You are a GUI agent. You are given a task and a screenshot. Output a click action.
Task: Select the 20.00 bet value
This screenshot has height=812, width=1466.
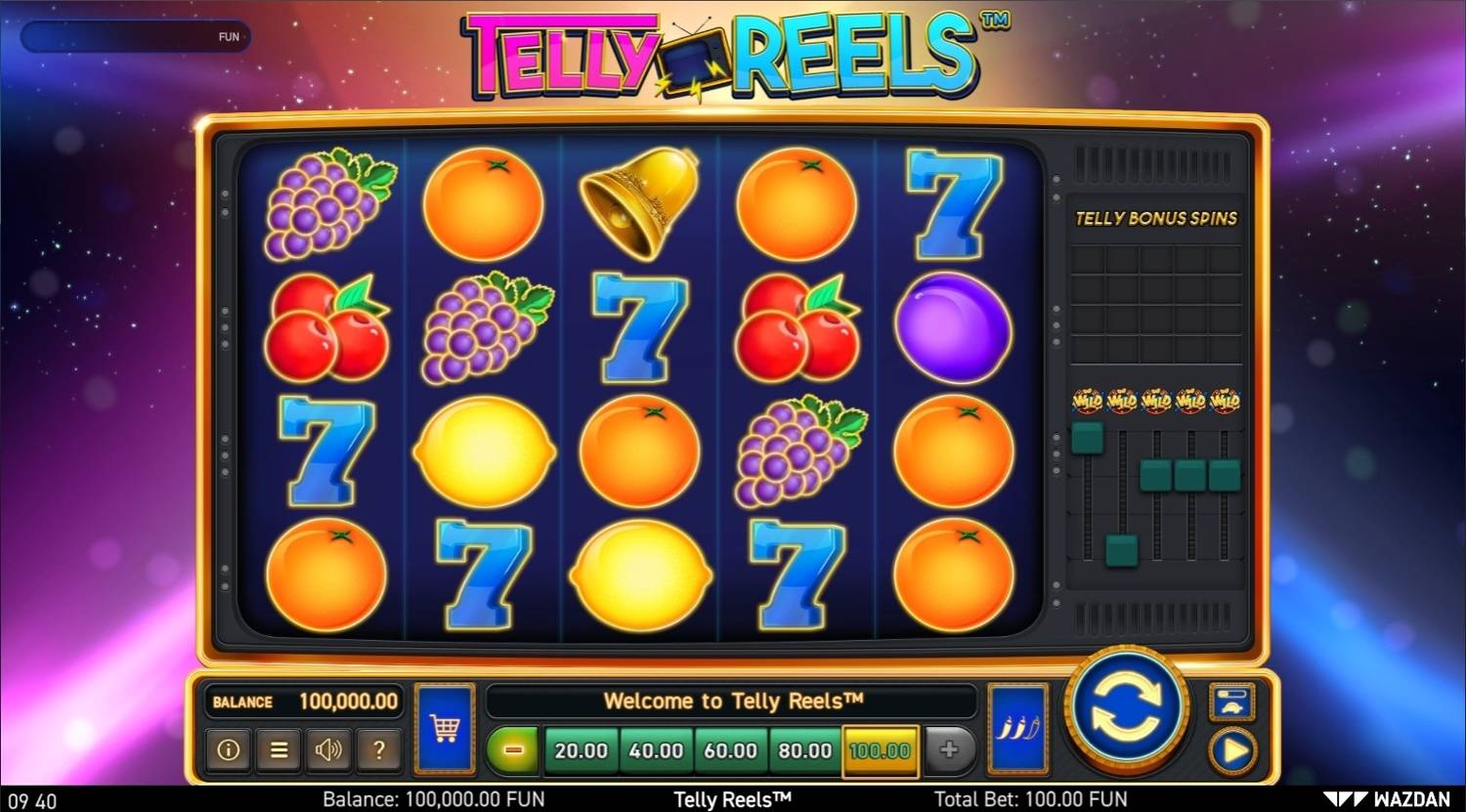(x=582, y=751)
